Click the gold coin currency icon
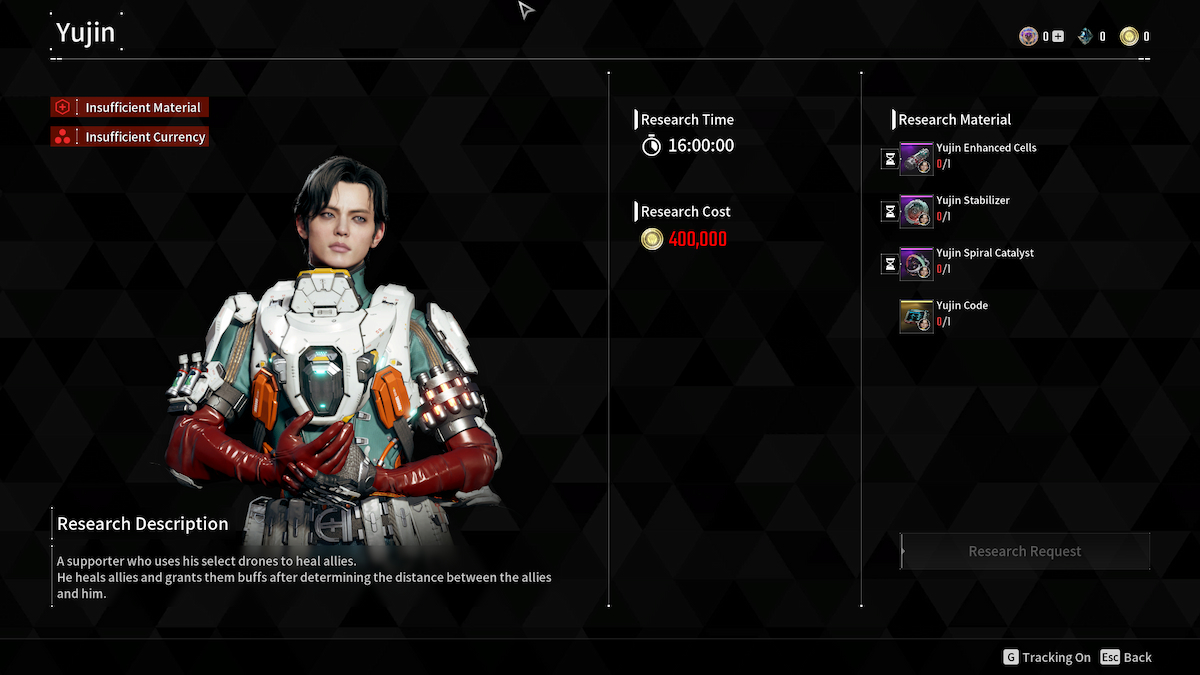 pyautogui.click(x=1129, y=37)
